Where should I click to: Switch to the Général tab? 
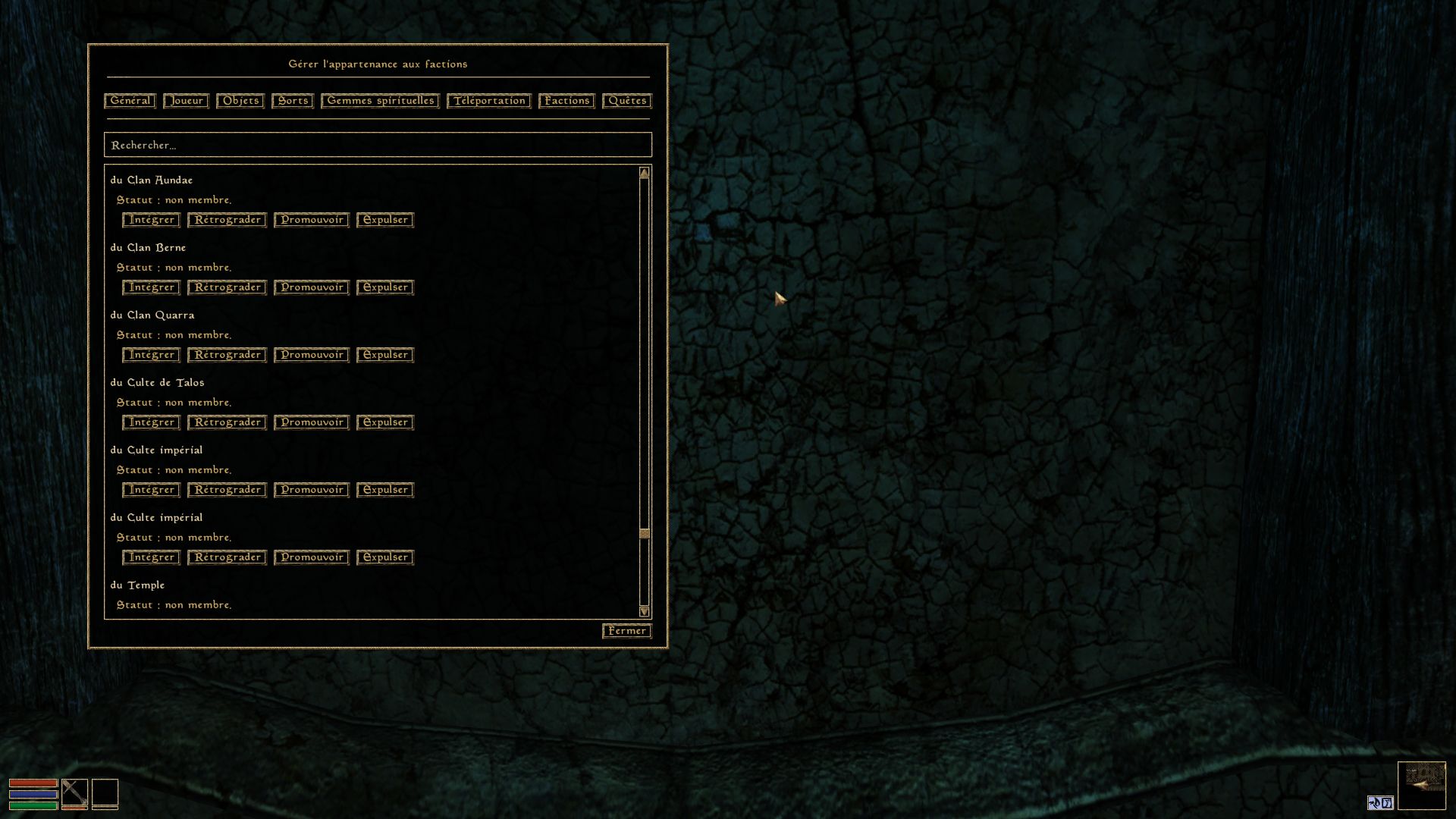(130, 101)
